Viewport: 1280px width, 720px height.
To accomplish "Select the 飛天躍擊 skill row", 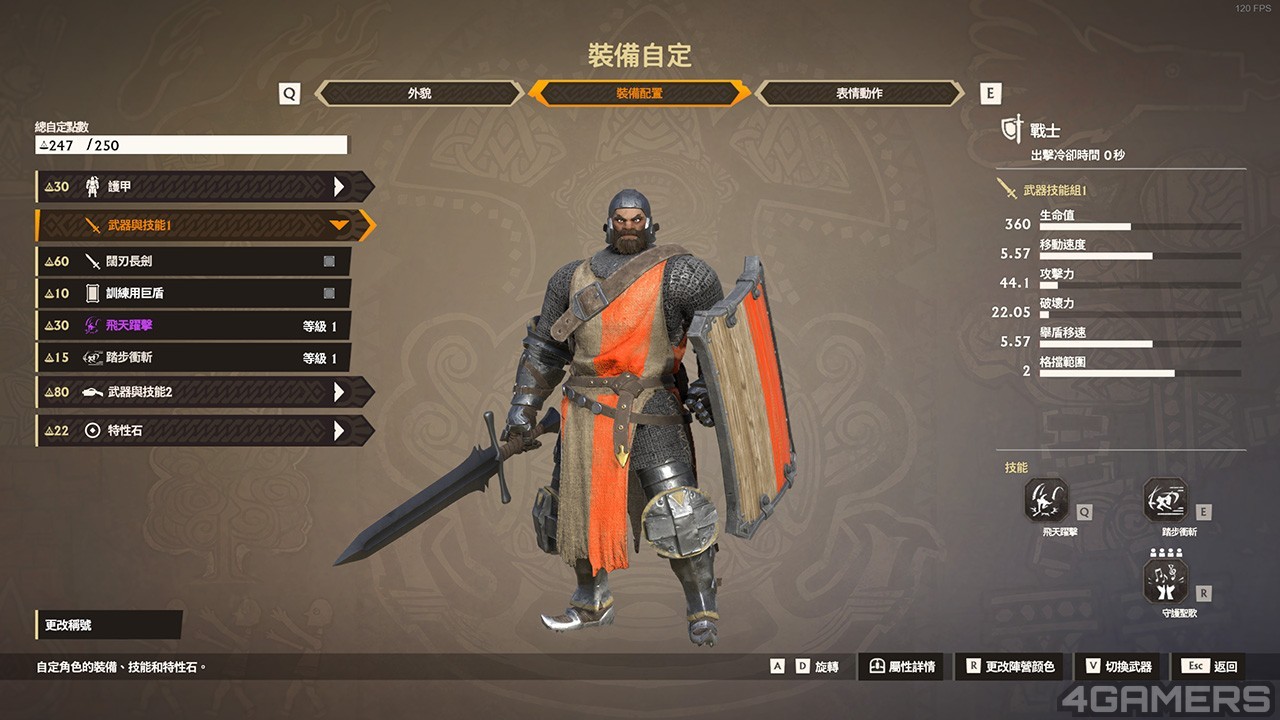I will click(x=193, y=326).
